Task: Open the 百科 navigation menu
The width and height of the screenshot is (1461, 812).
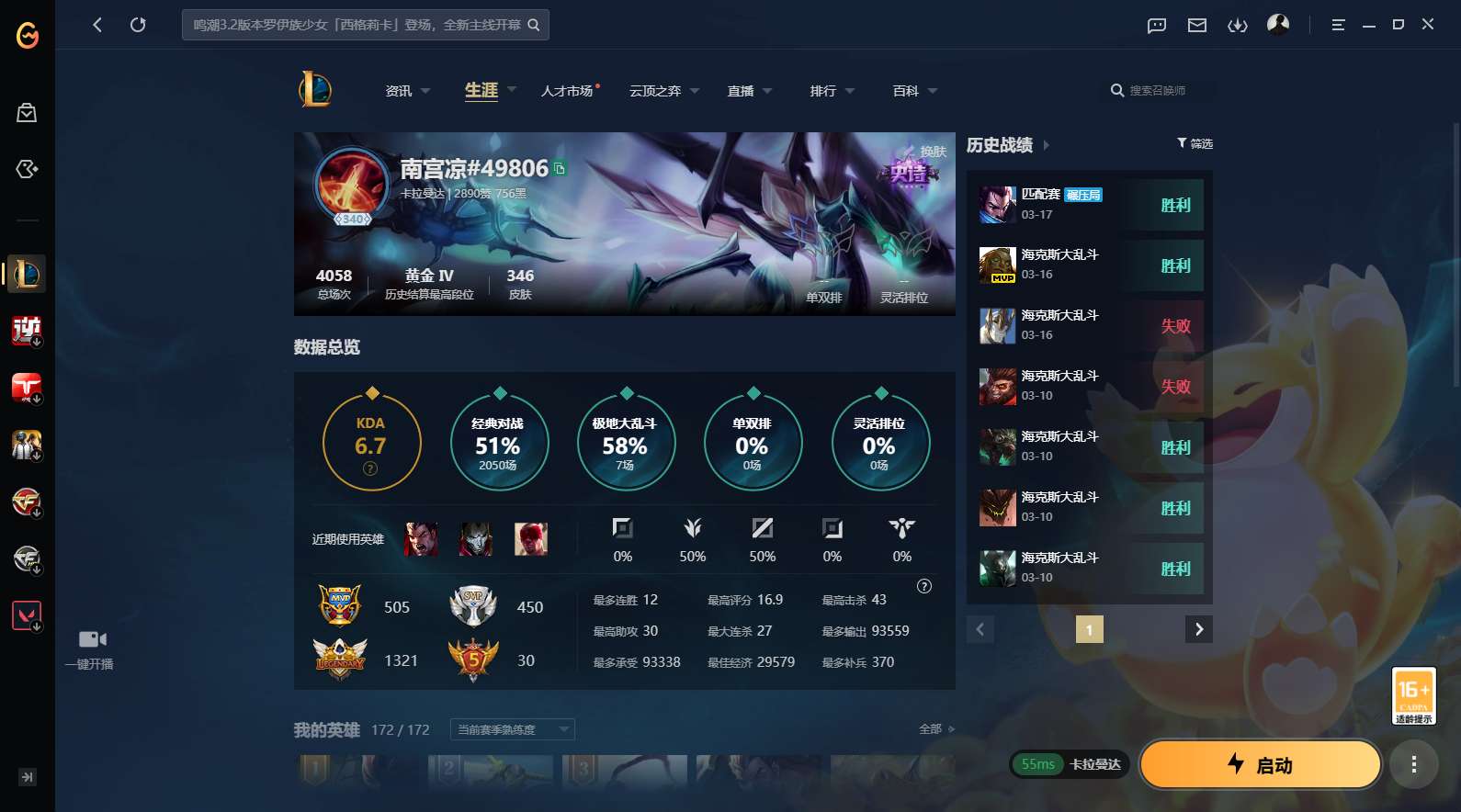Action: coord(905,91)
